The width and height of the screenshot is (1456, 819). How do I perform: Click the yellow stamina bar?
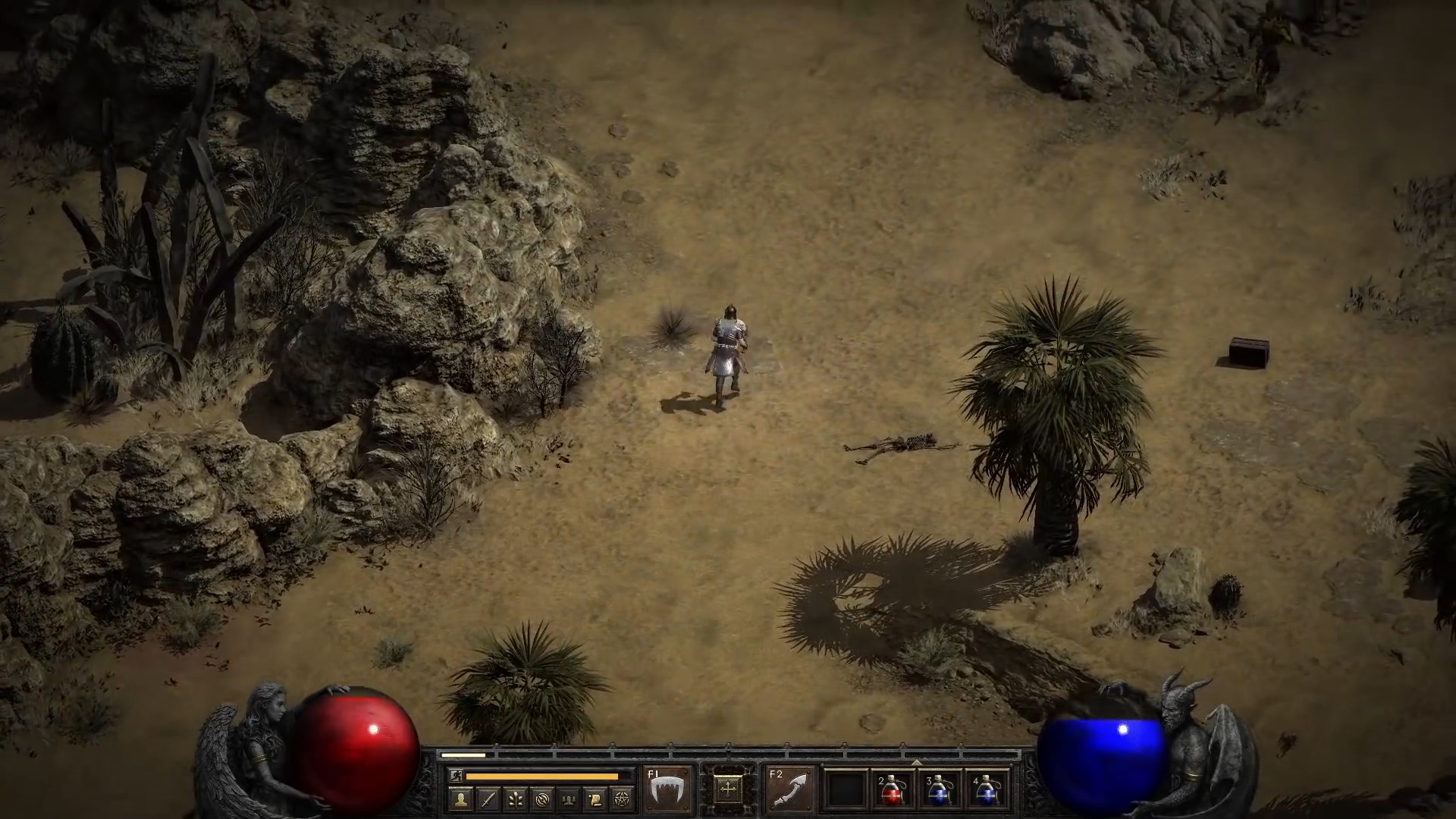point(541,777)
